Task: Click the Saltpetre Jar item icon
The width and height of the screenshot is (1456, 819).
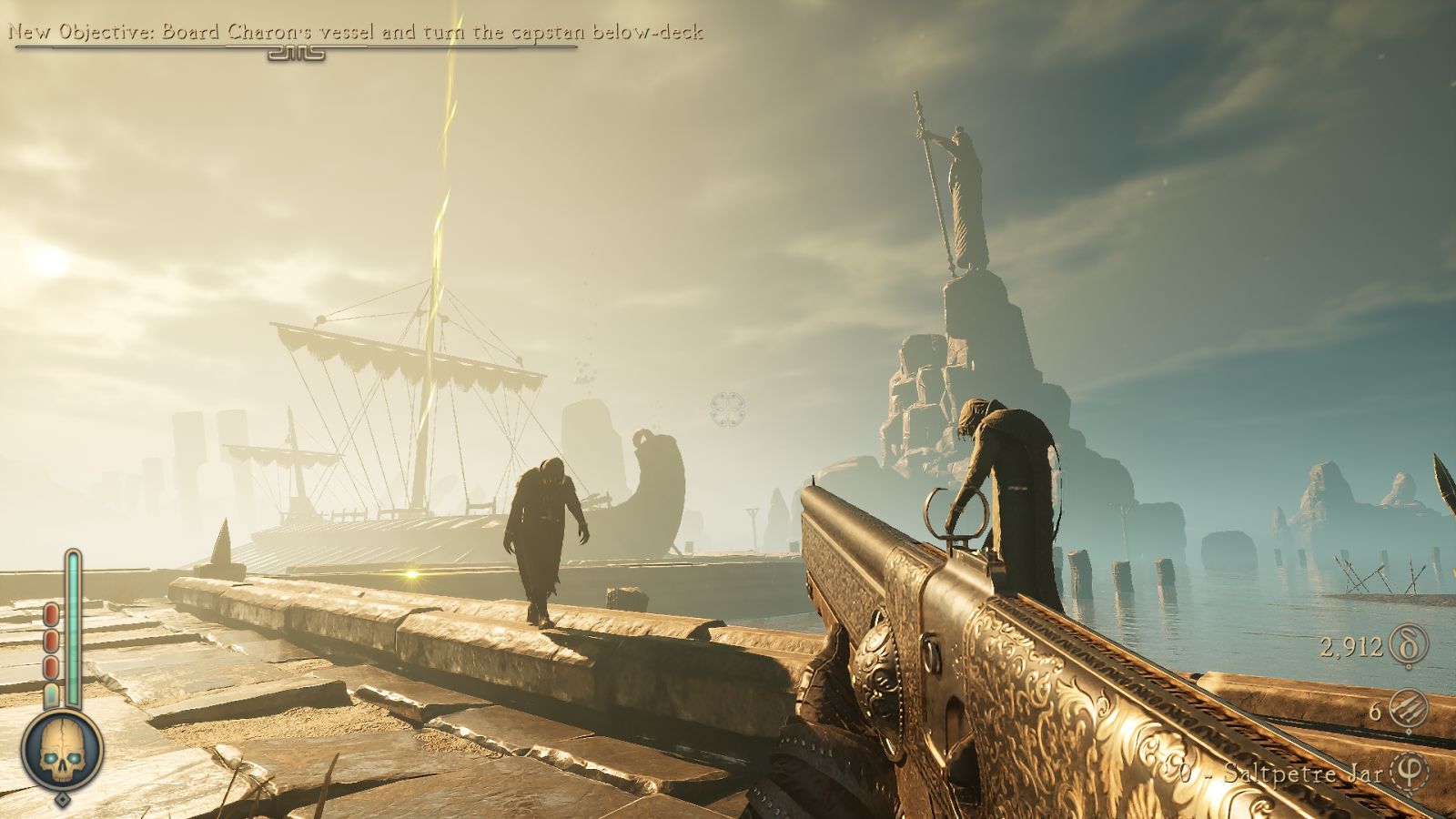Action: (1410, 773)
